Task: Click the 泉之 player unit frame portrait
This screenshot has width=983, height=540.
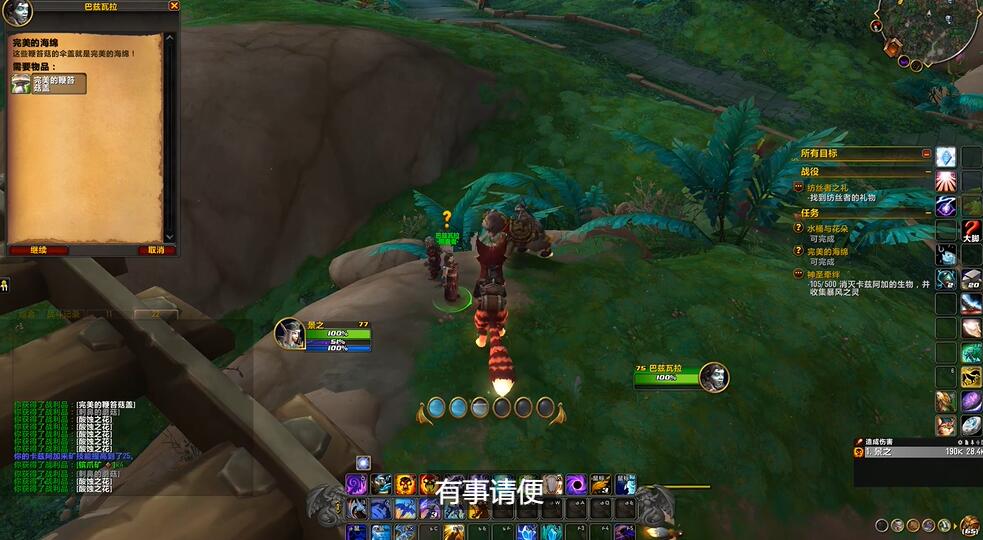Action: pyautogui.click(x=290, y=333)
